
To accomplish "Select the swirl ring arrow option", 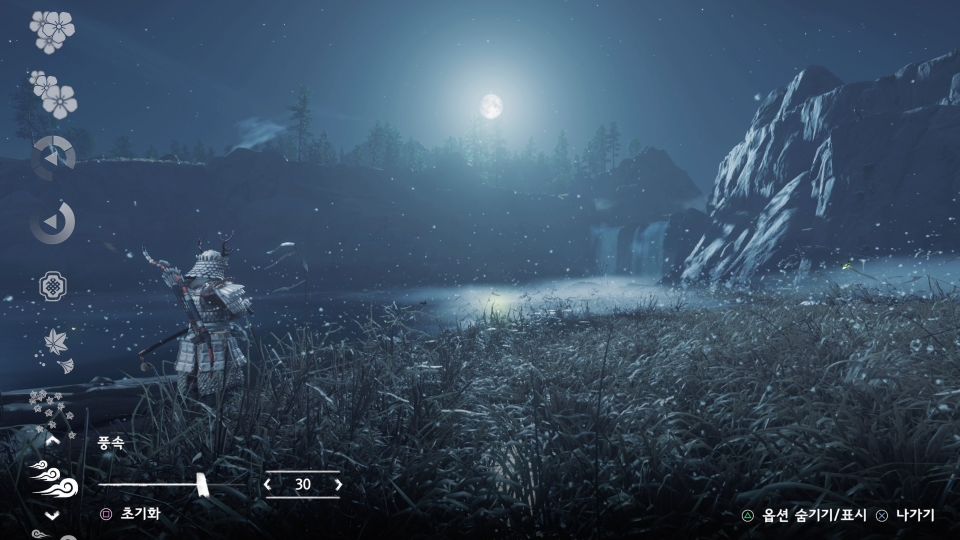I will [x=52, y=222].
